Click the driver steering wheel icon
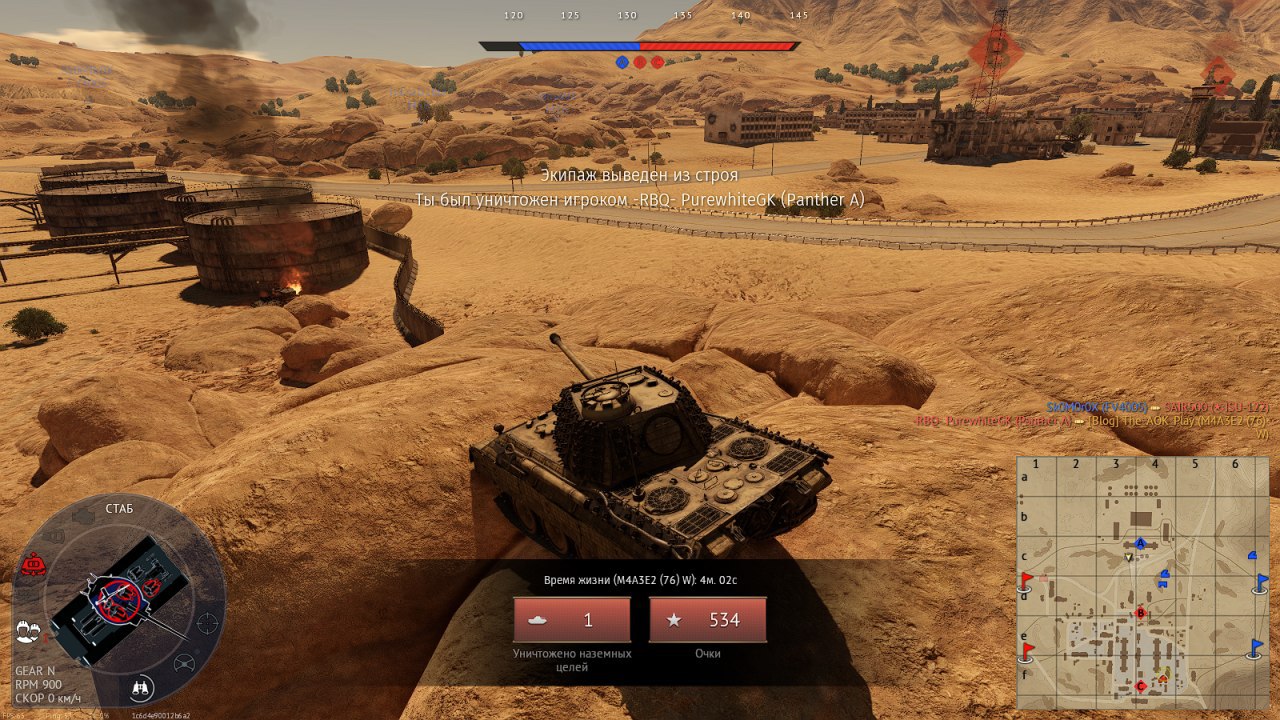 click(184, 662)
